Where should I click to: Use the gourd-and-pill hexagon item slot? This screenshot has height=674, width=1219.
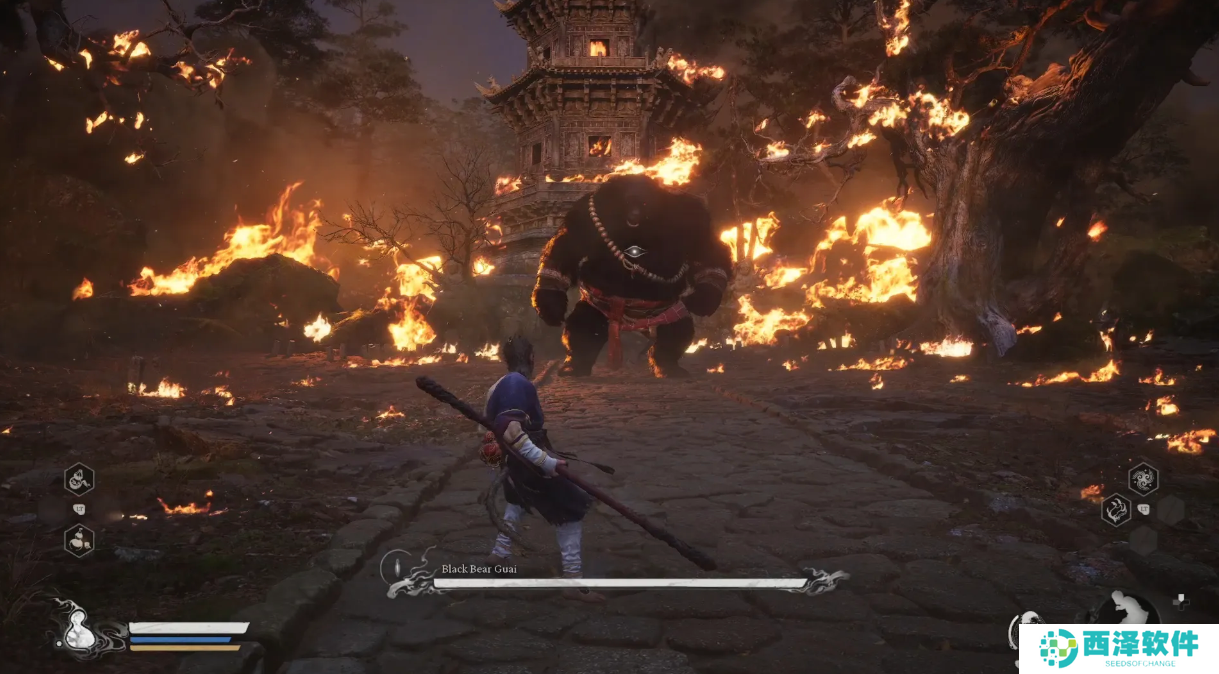(79, 540)
